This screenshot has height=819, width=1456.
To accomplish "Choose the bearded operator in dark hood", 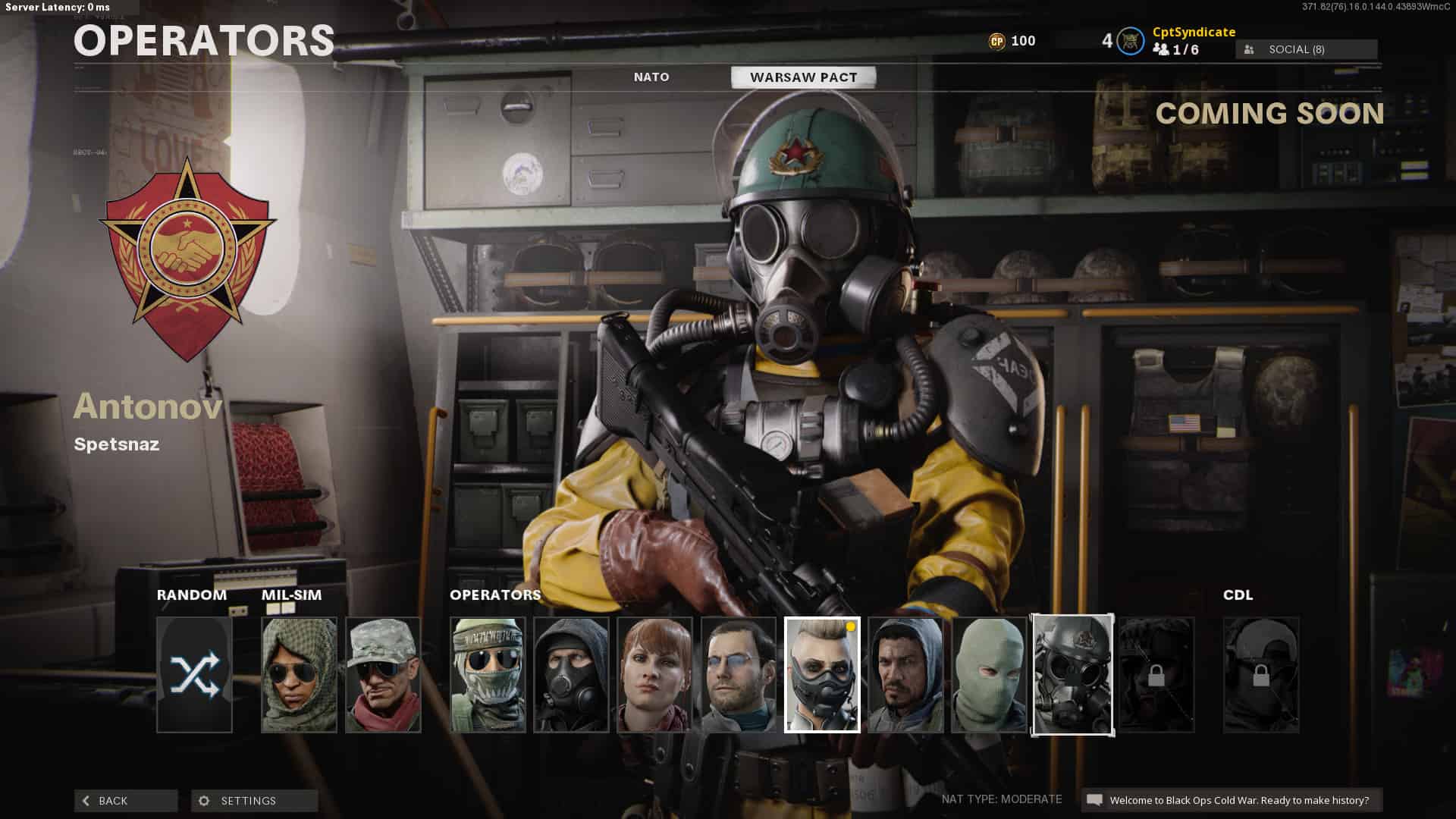I will [905, 675].
